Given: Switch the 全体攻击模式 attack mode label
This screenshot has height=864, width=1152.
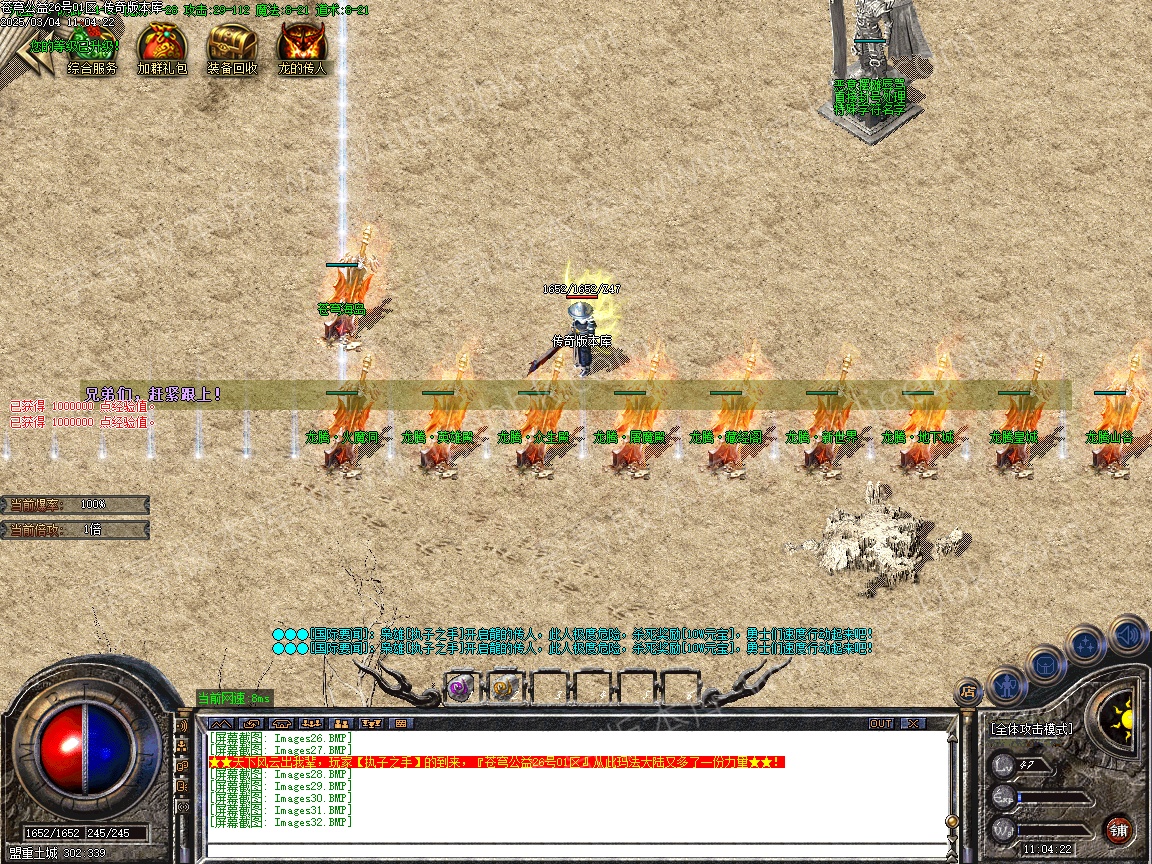Looking at the screenshot, I should pyautogui.click(x=1032, y=729).
